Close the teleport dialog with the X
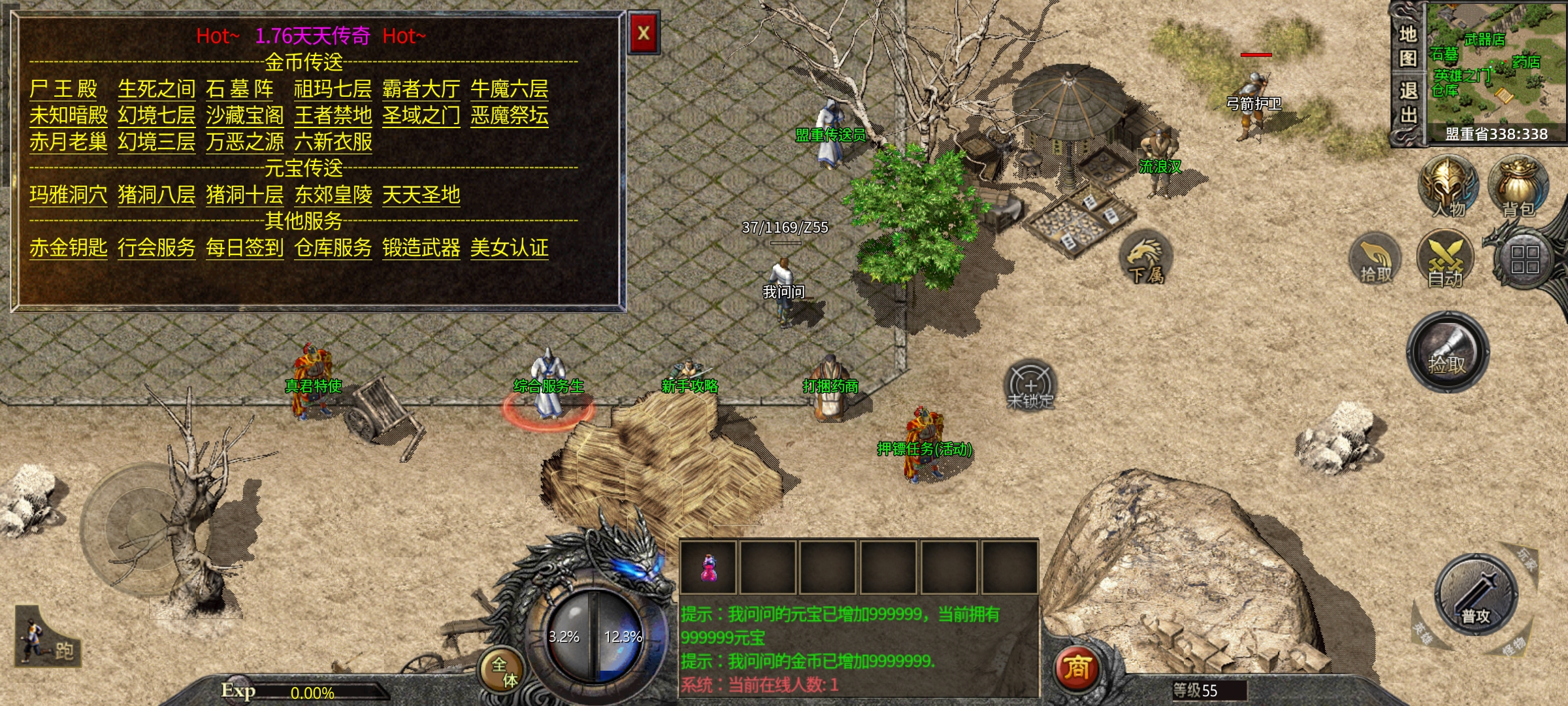1568x706 pixels. click(644, 33)
